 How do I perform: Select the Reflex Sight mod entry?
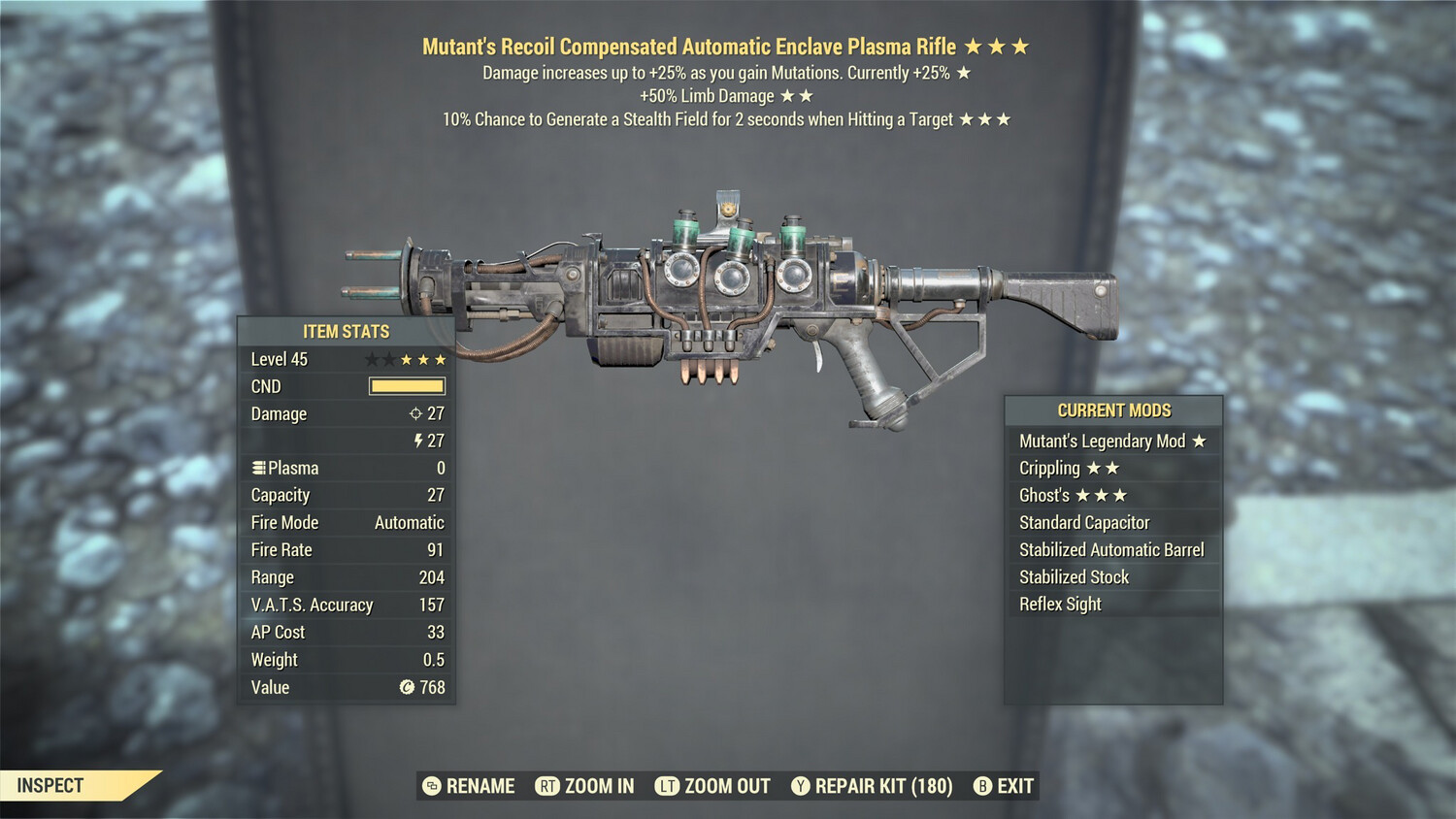point(1060,604)
